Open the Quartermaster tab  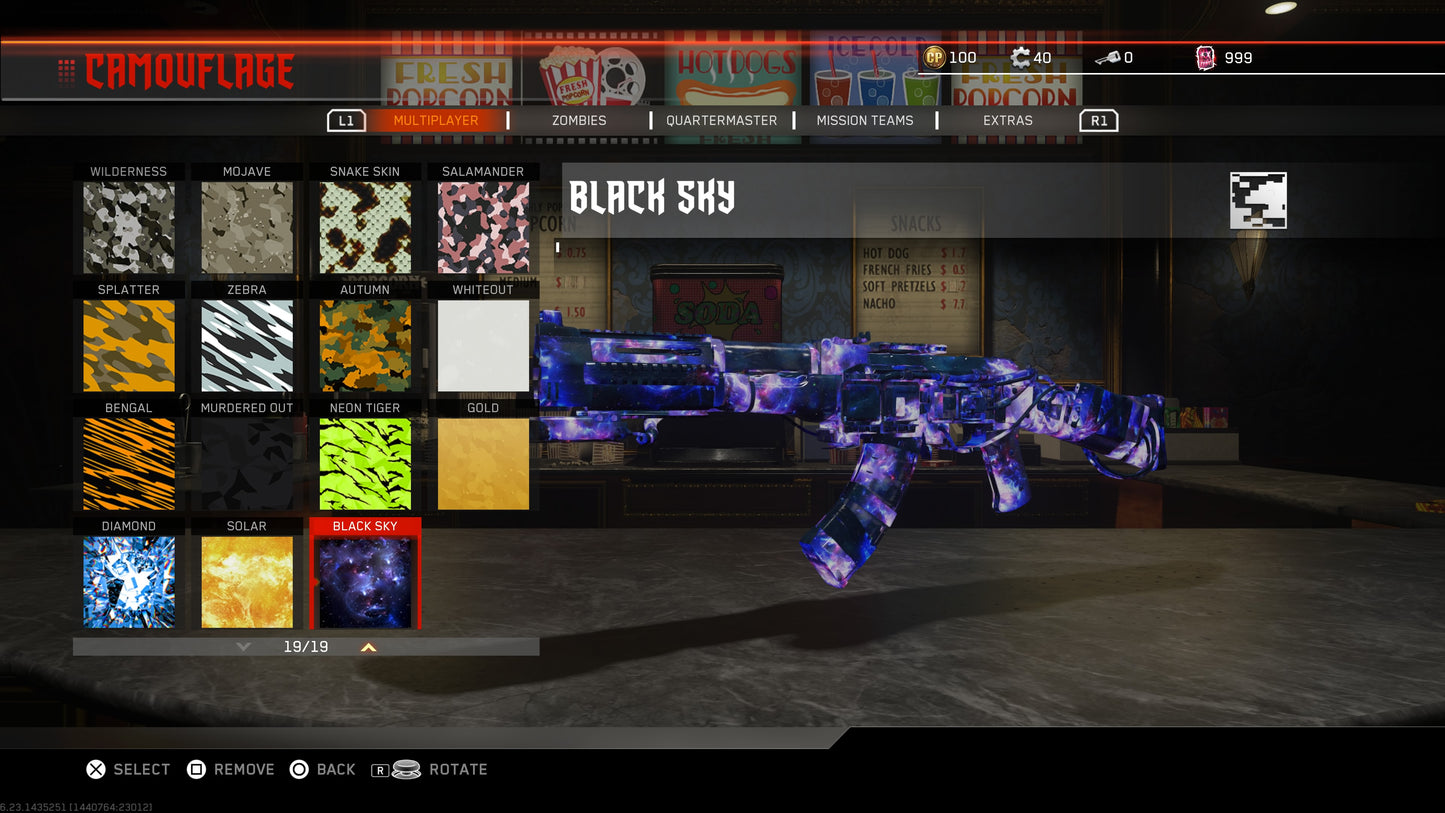click(x=721, y=120)
